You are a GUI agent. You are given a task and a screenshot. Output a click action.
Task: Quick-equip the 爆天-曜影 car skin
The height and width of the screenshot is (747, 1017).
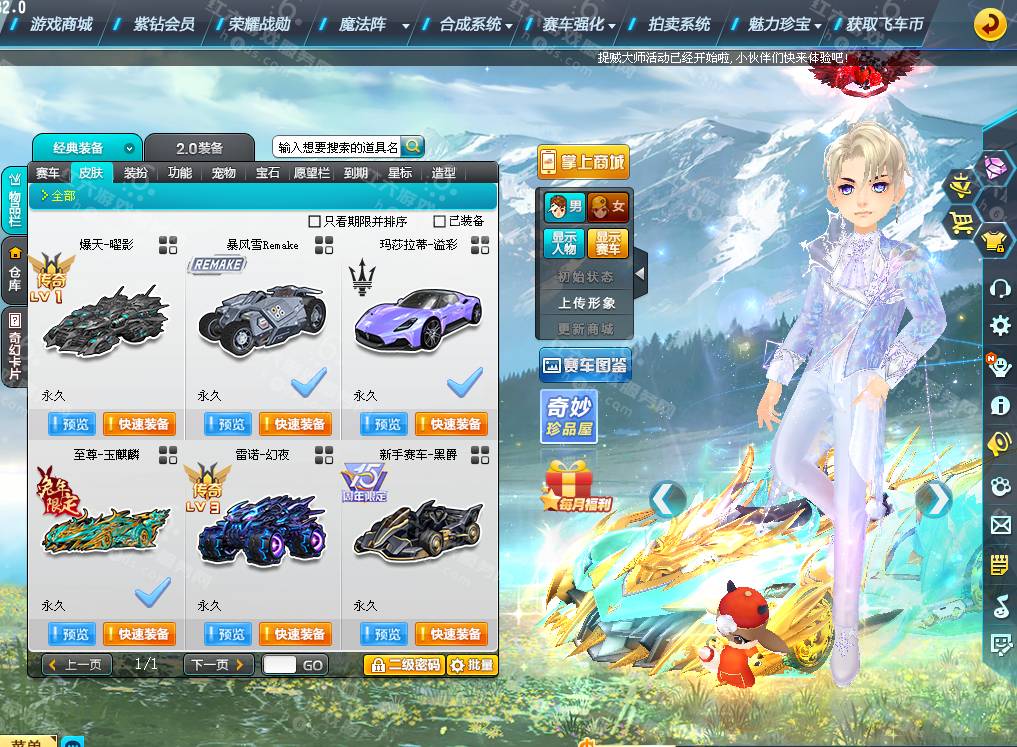139,424
